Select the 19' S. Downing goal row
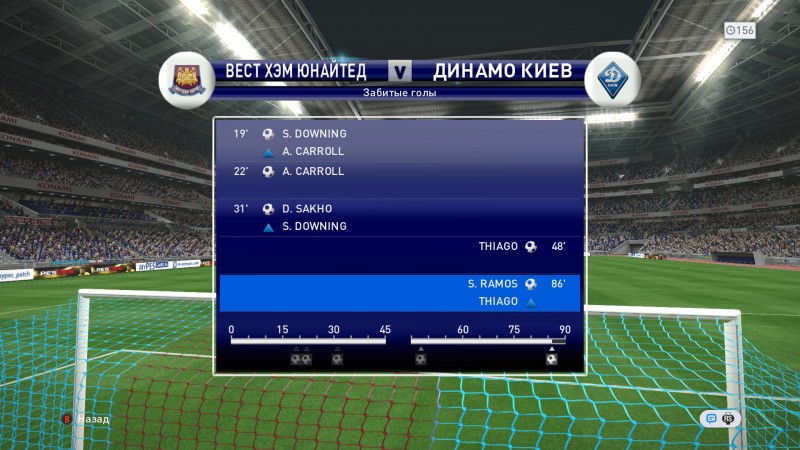This screenshot has height=450, width=800. coord(398,134)
